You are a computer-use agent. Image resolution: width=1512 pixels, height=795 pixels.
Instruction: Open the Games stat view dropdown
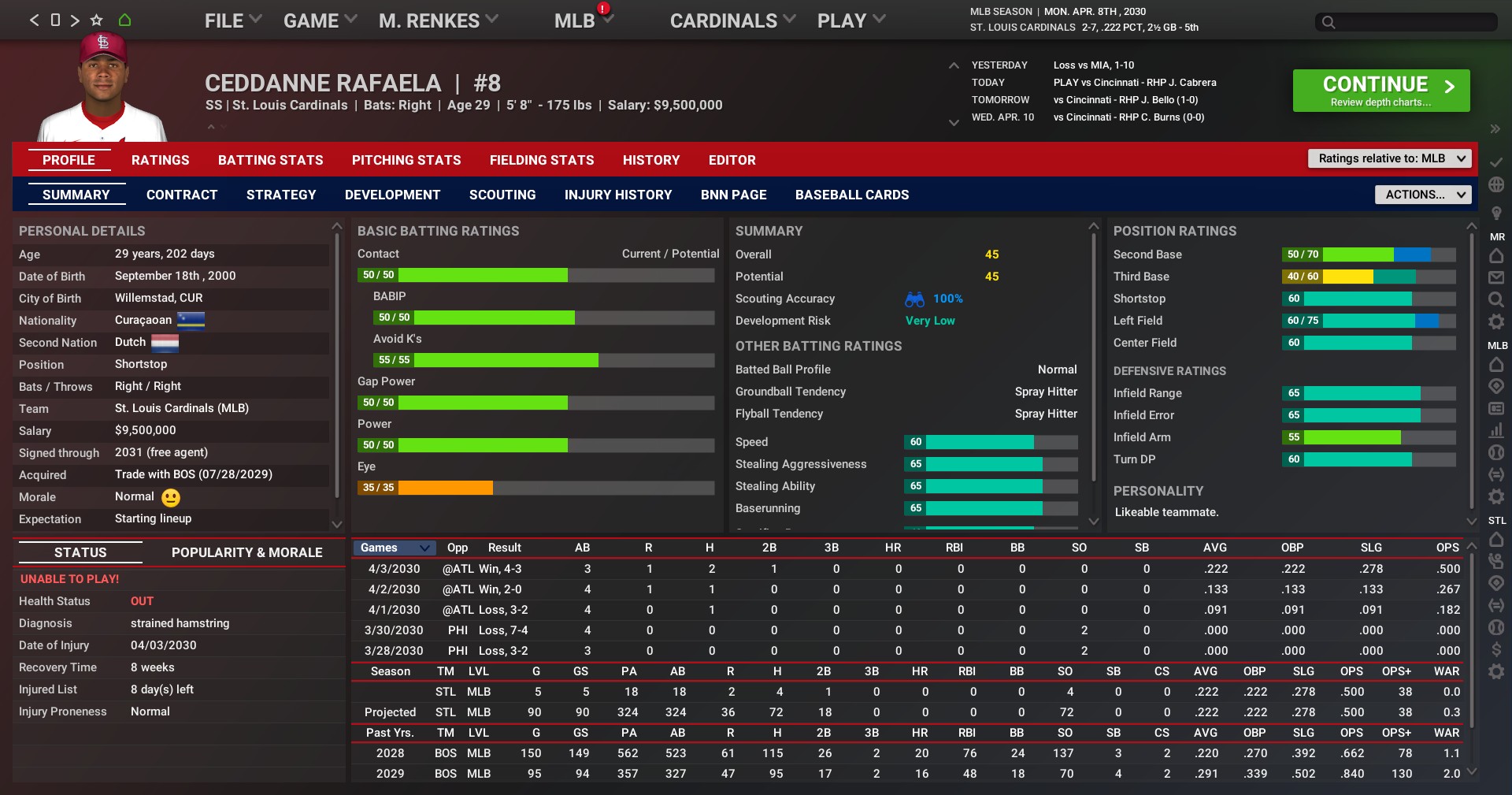pos(395,548)
